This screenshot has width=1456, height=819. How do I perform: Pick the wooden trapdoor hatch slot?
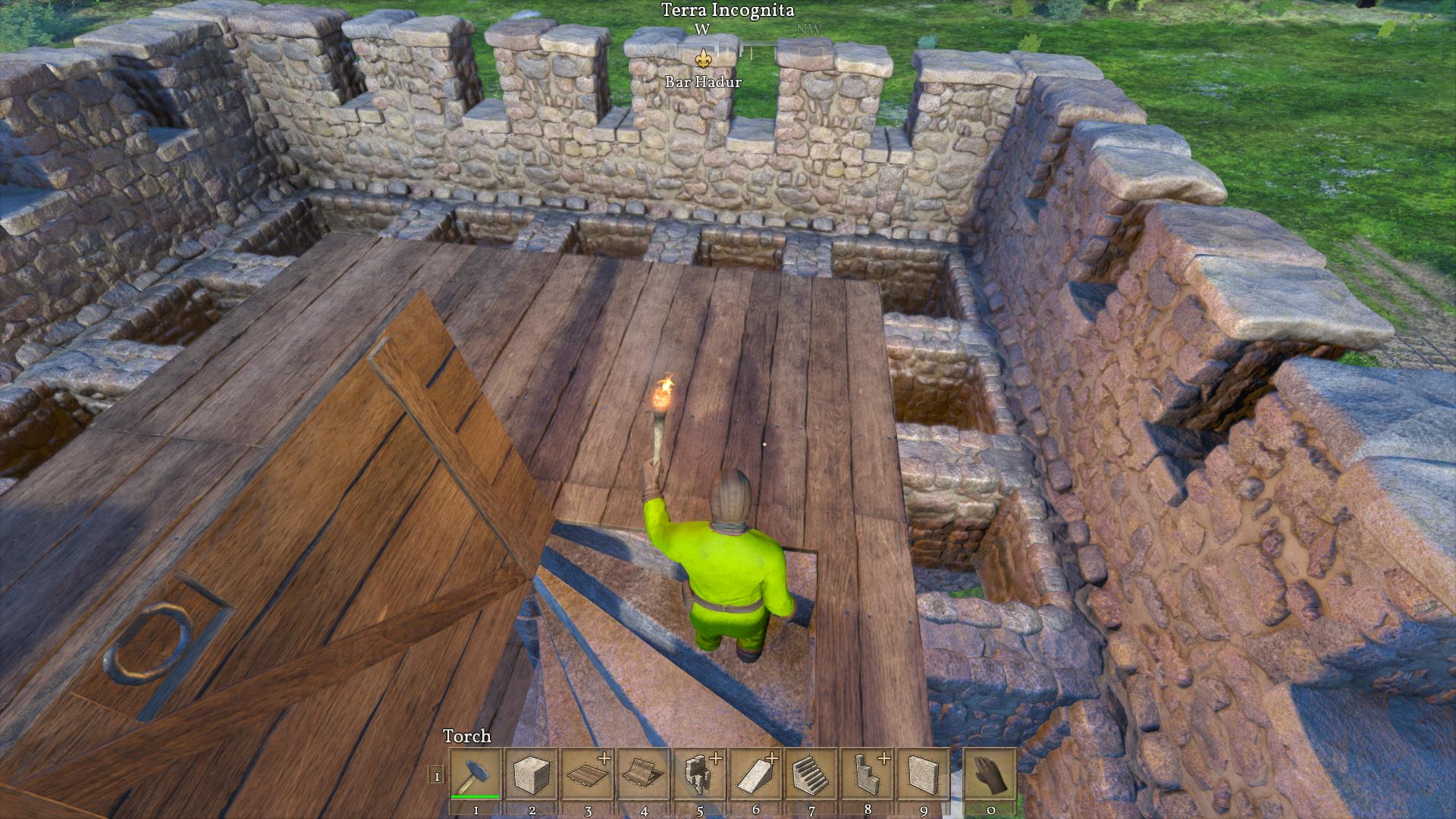[x=644, y=773]
